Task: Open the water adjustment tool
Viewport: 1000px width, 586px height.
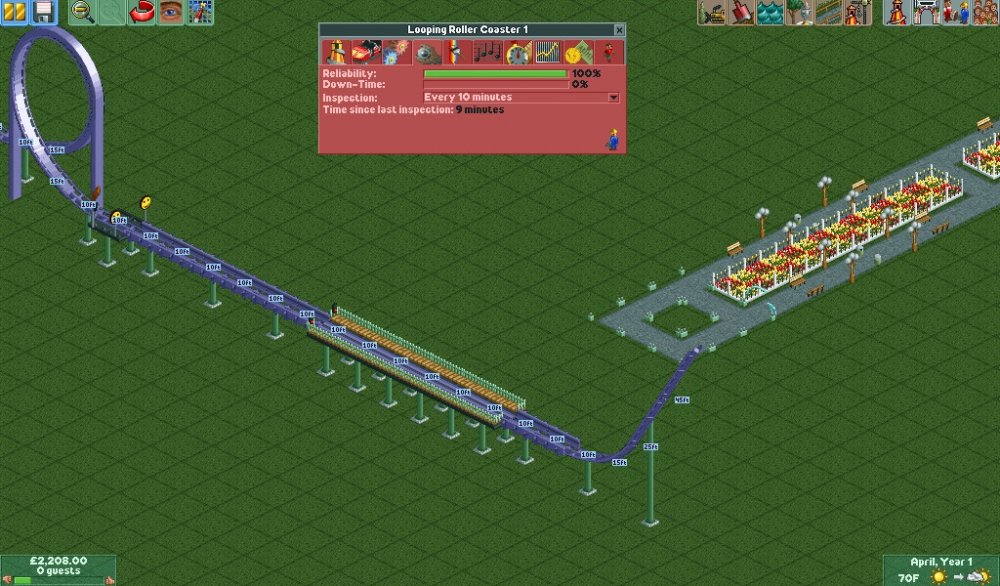Action: point(770,12)
